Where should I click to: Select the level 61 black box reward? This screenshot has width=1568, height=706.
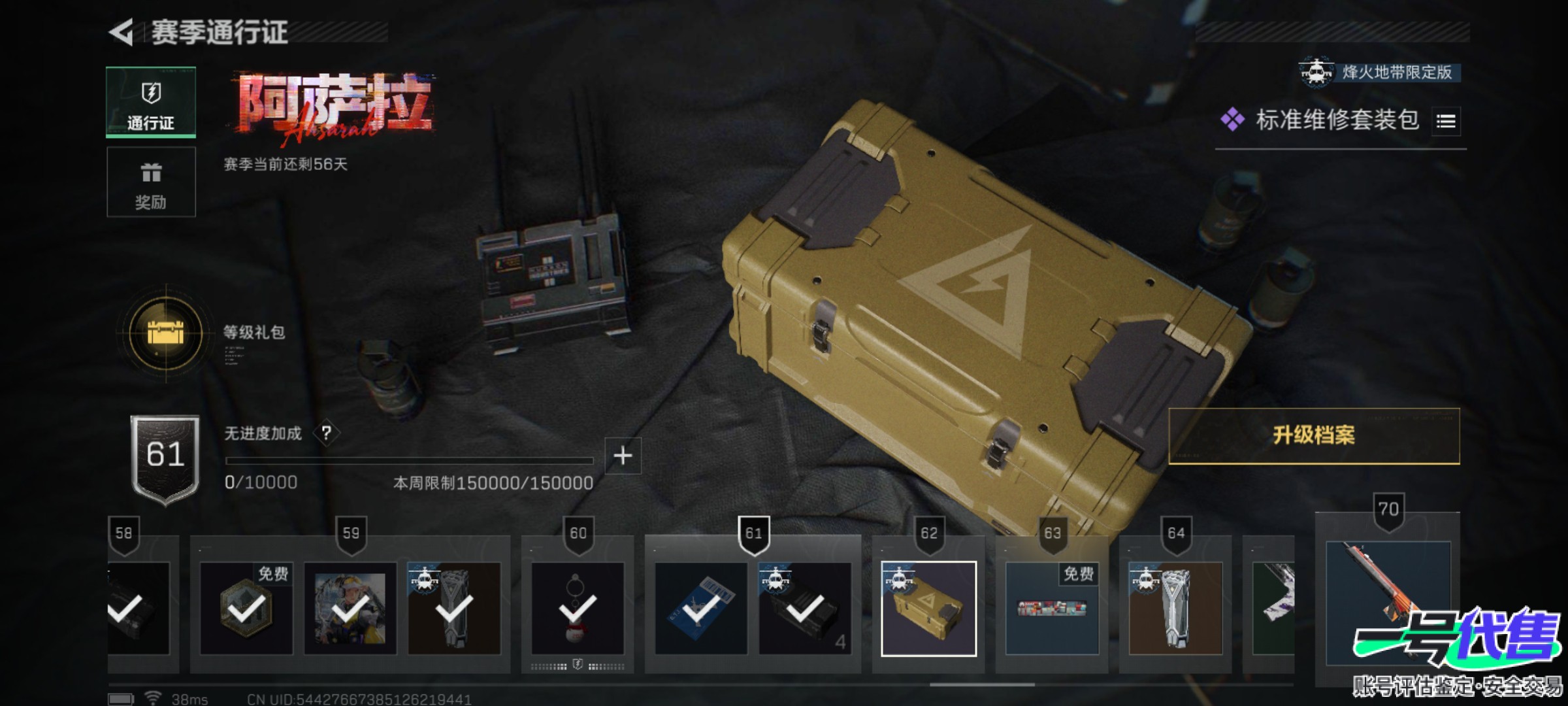coord(805,608)
